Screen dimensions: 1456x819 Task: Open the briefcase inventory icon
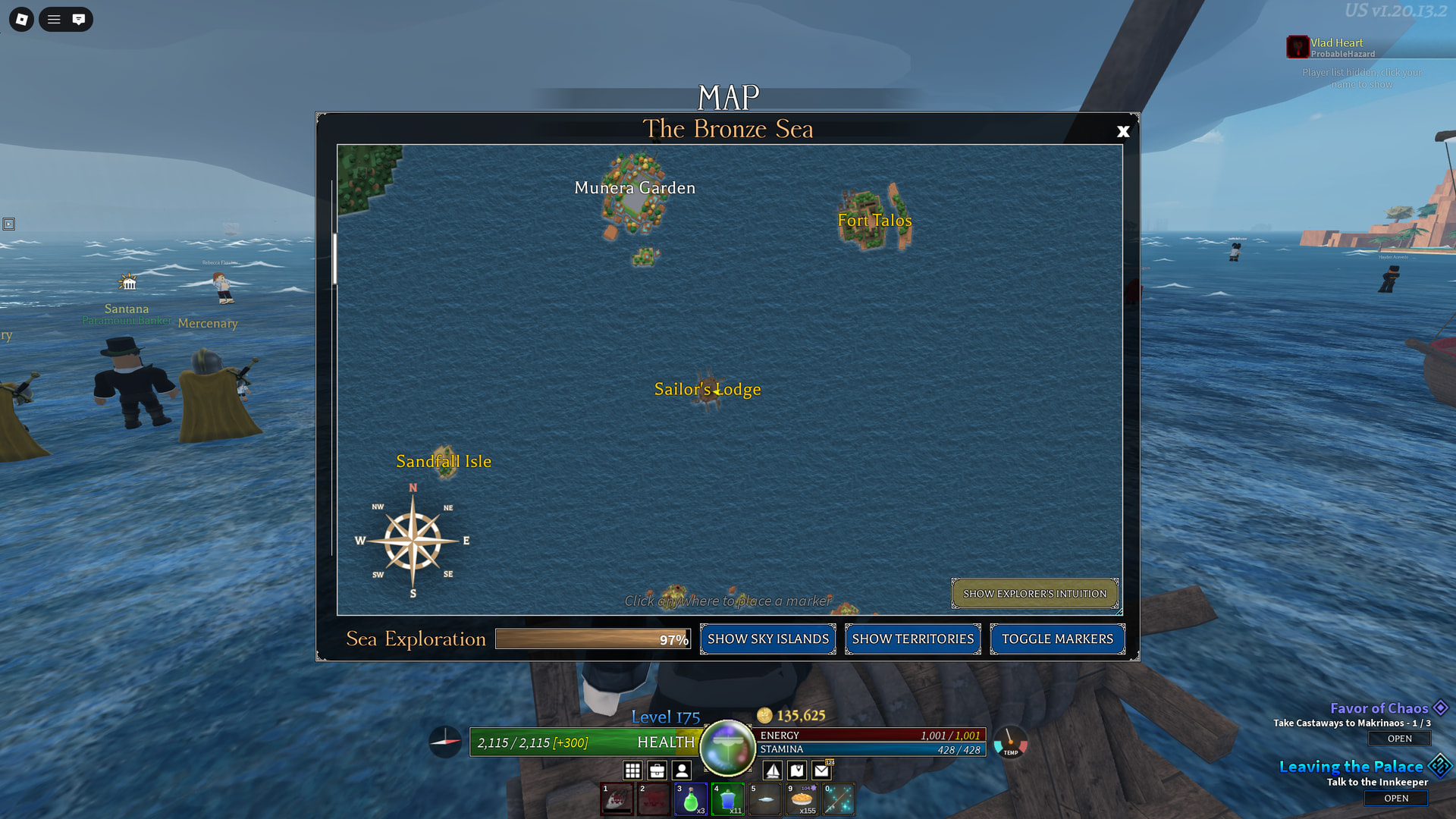657,771
